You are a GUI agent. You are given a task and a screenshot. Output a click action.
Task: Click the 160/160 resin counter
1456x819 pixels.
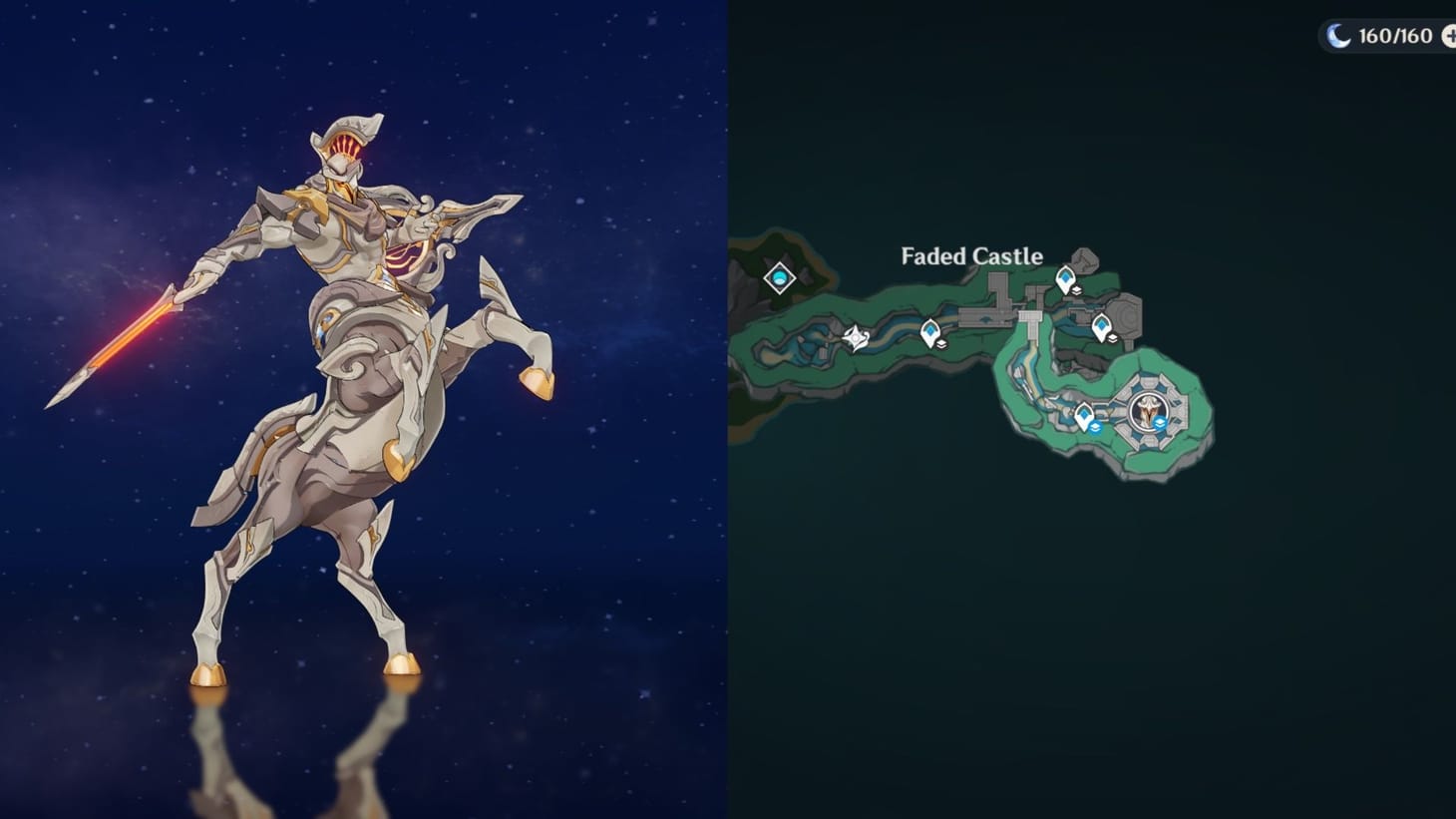[1394, 33]
